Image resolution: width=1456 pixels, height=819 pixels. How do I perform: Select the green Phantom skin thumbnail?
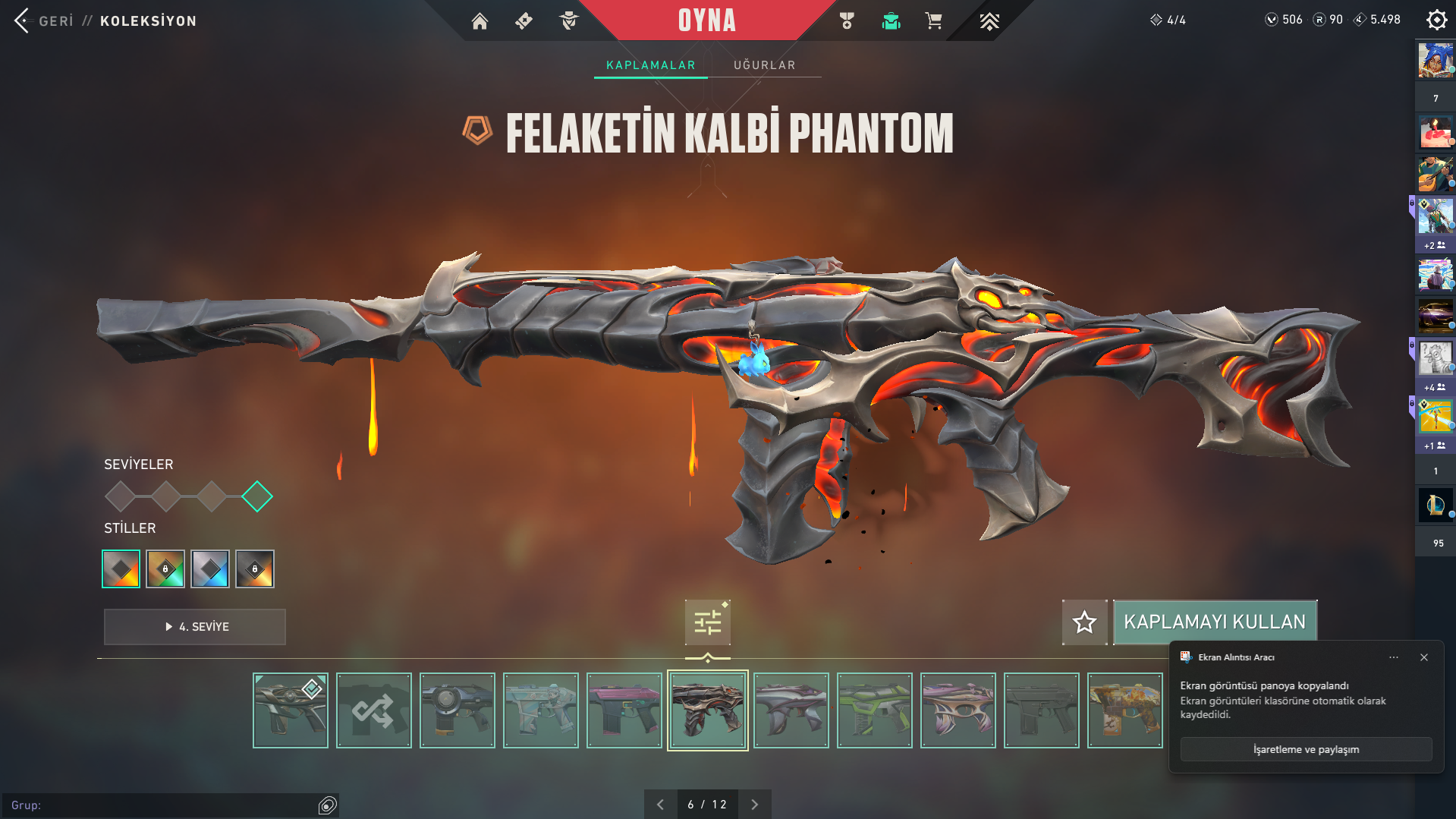click(875, 710)
